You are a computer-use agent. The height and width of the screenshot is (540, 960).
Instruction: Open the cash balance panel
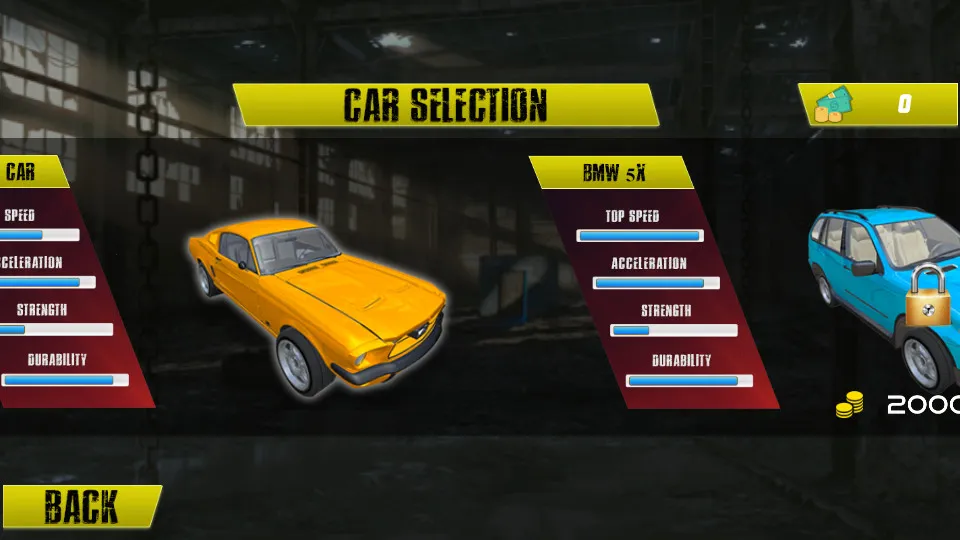click(x=880, y=104)
